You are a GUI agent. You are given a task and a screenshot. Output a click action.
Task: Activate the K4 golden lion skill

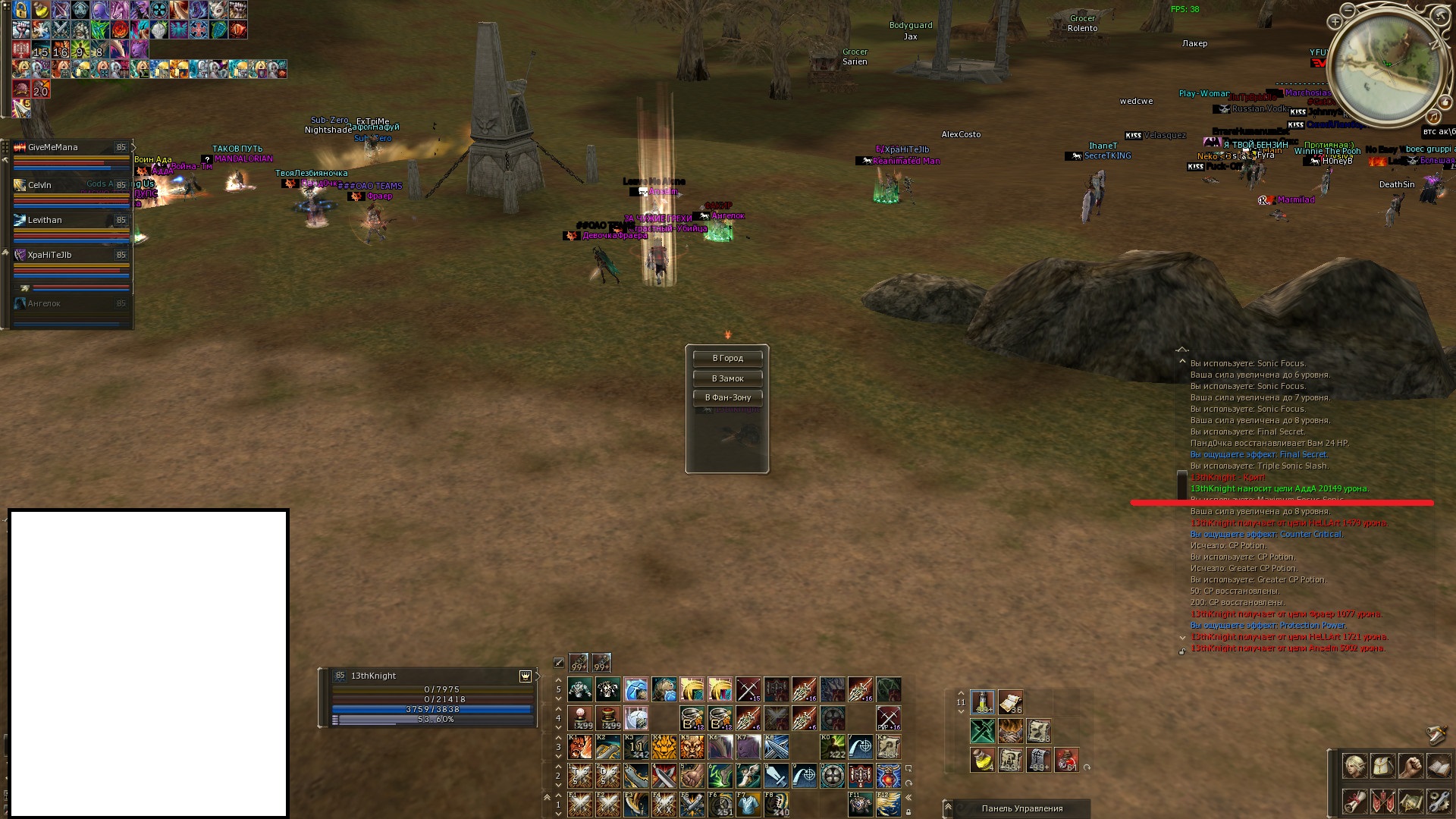(x=664, y=747)
